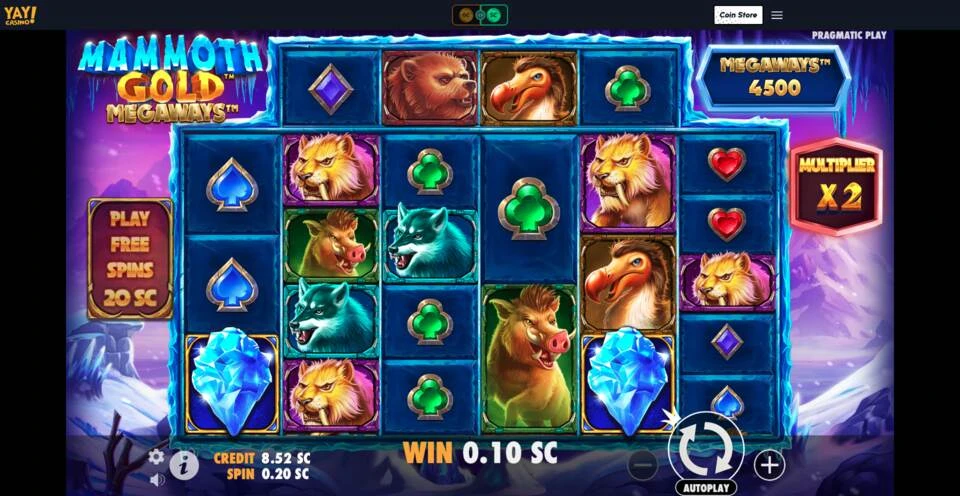Screen dimensions: 960x496
Task: Spin the reels with the circular arrows button
Action: pyautogui.click(x=705, y=448)
